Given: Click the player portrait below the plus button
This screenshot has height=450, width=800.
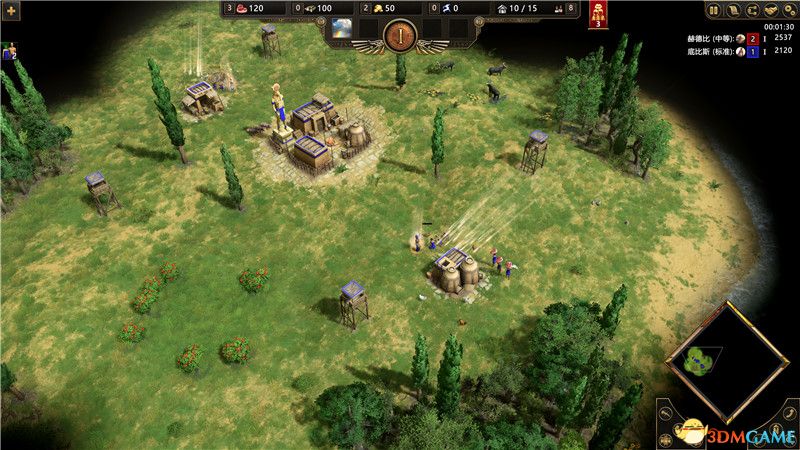Looking at the screenshot, I should click(x=9, y=50).
